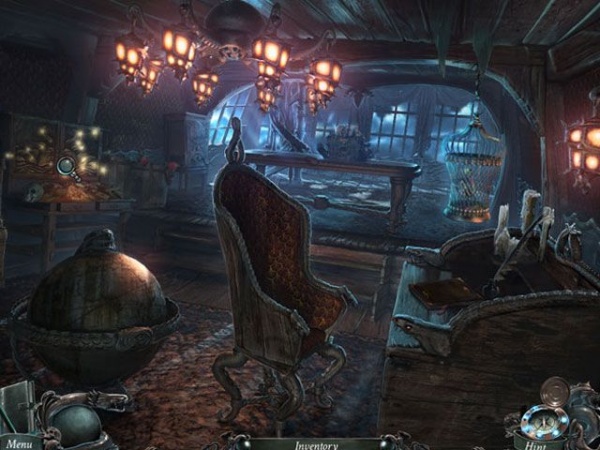Expand the Inventory bar
The height and width of the screenshot is (450, 600).
coord(315,444)
